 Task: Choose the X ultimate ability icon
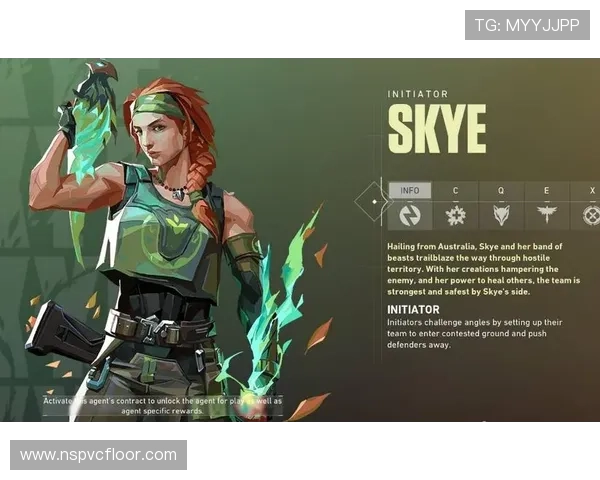(x=591, y=214)
